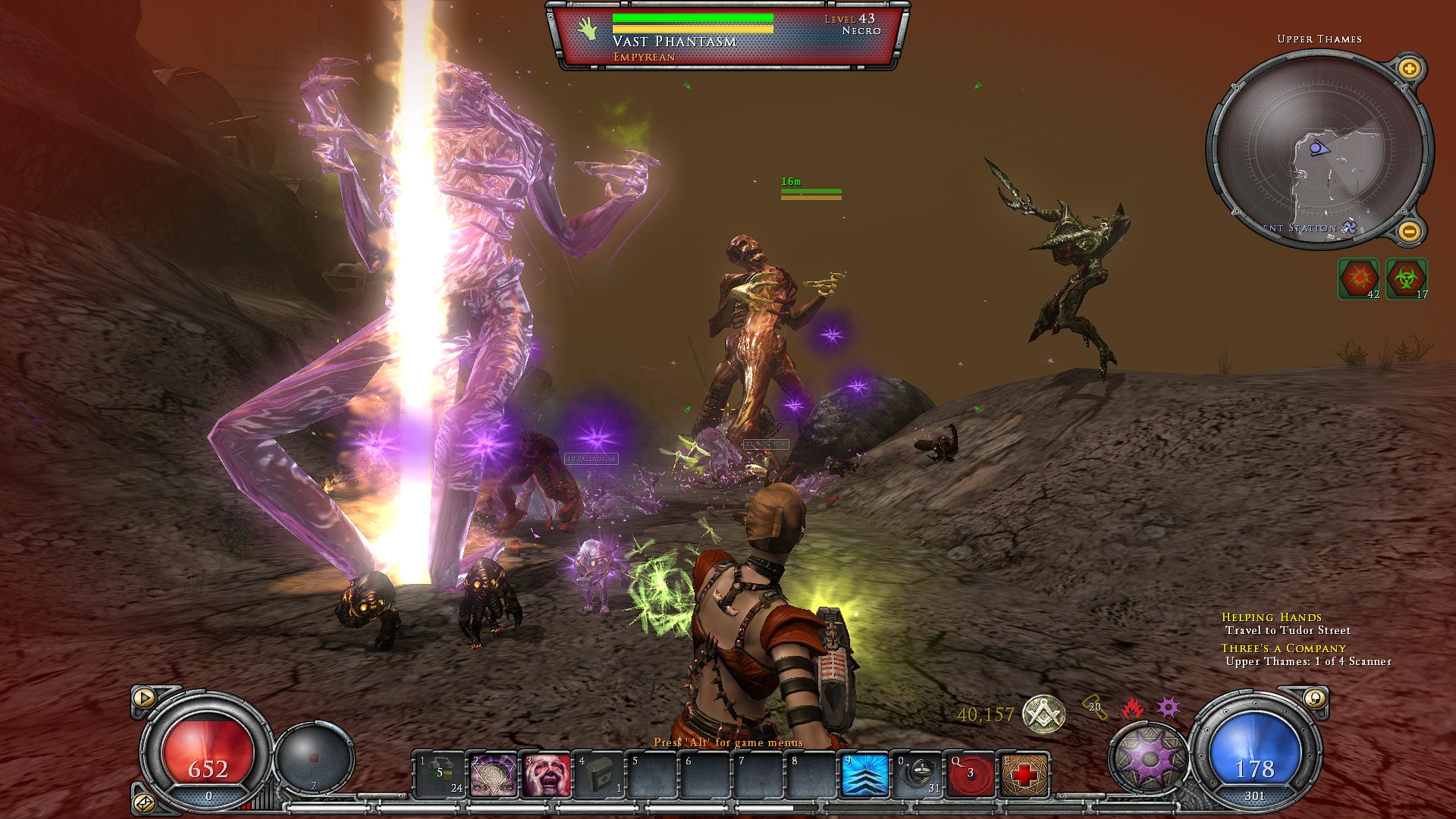This screenshot has height=819, width=1456.
Task: Use the grenade item in slot 0
Action: pos(918,775)
